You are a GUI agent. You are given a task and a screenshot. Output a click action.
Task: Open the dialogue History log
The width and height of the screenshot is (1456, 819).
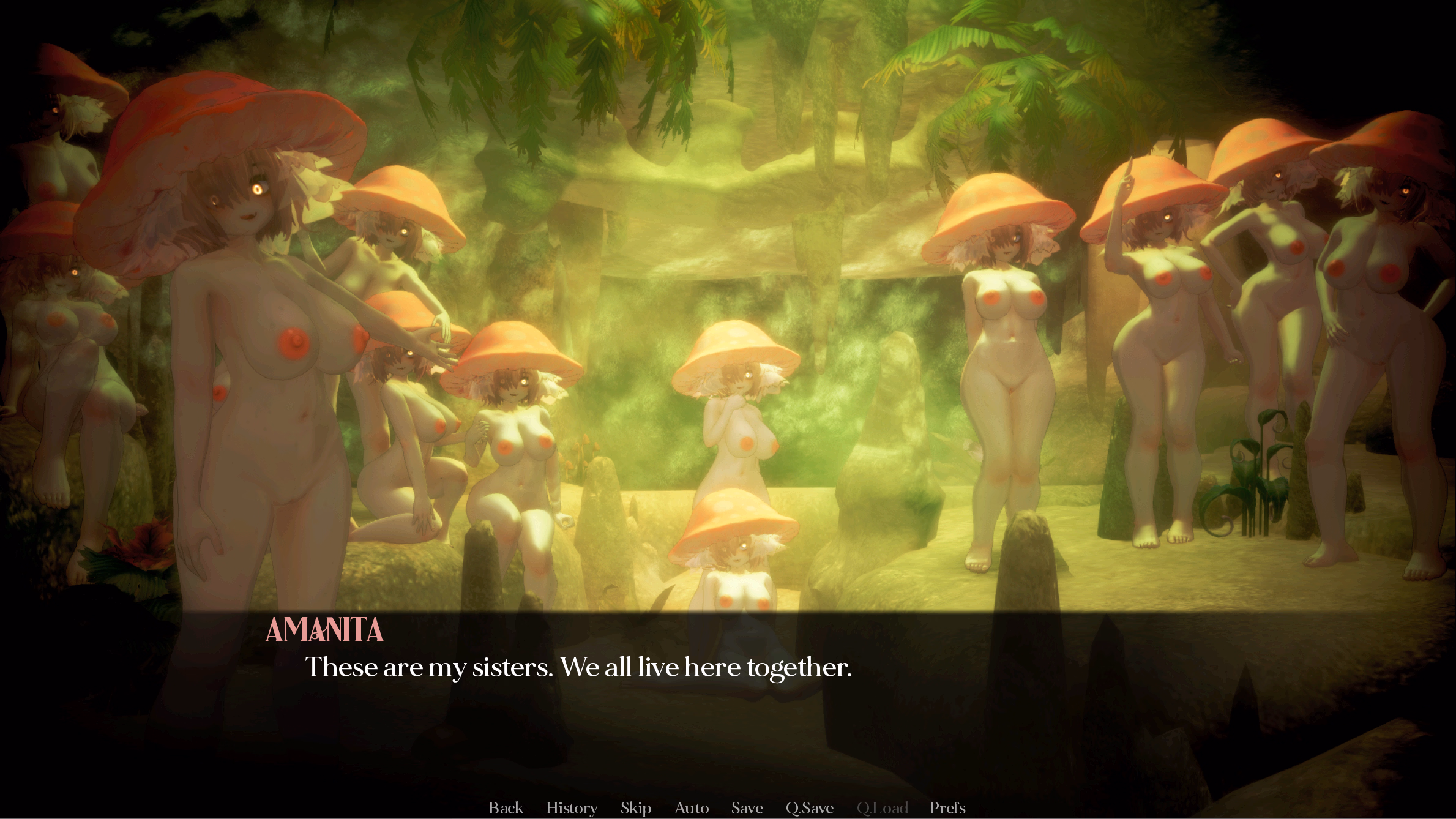572,808
